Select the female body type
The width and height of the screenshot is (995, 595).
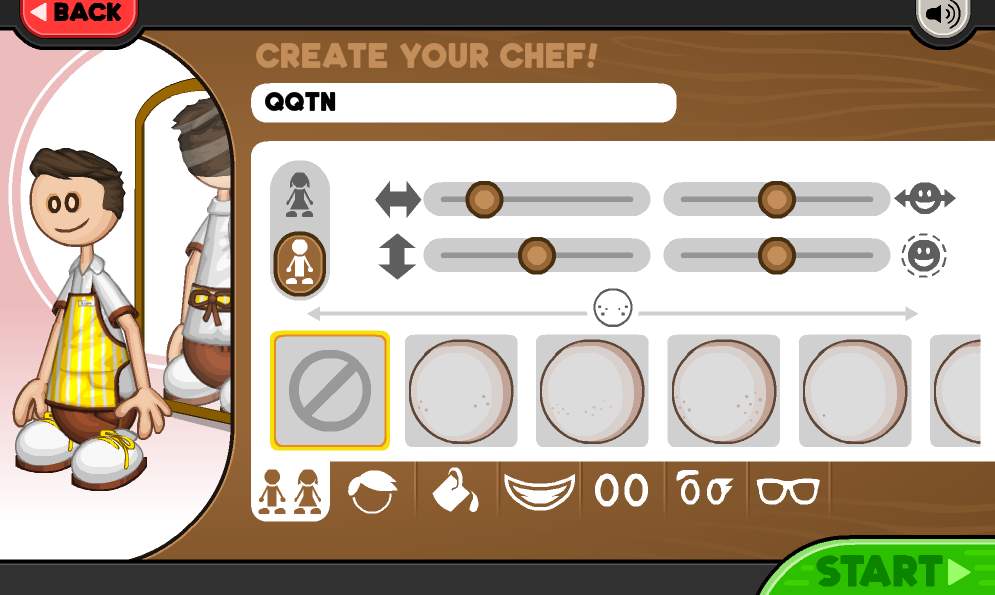point(300,194)
